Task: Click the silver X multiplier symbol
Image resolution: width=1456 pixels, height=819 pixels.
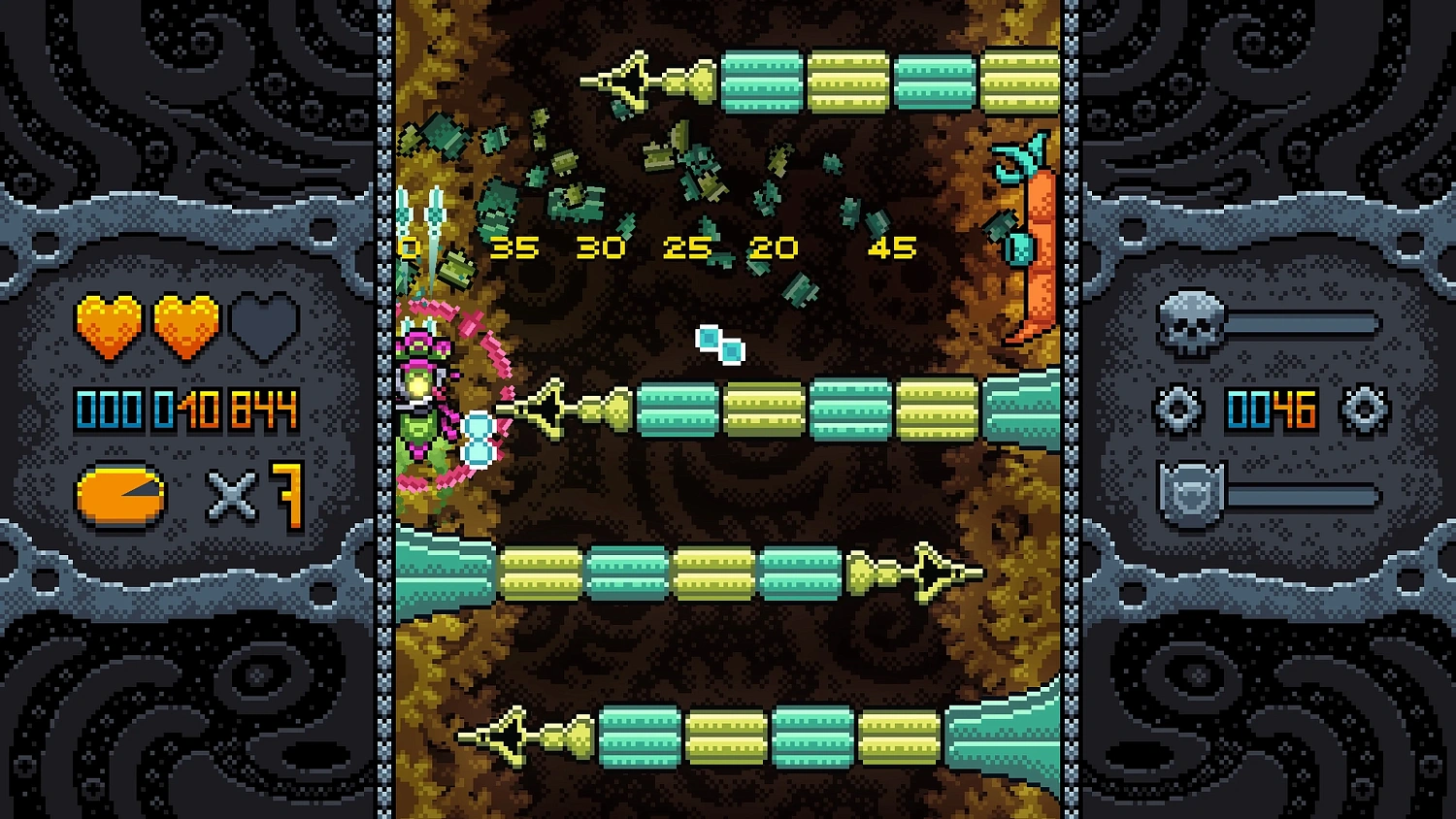Action: [x=230, y=495]
